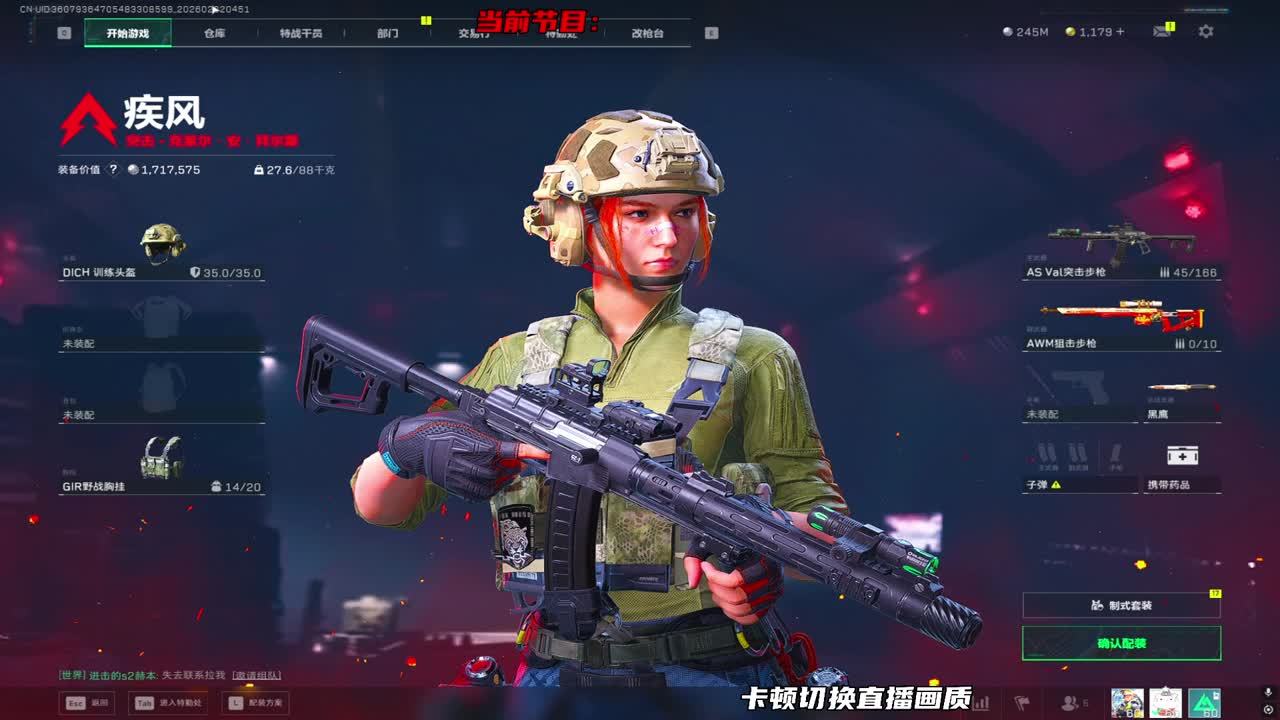Check the mail envelope icon
The width and height of the screenshot is (1280, 720).
[1161, 32]
